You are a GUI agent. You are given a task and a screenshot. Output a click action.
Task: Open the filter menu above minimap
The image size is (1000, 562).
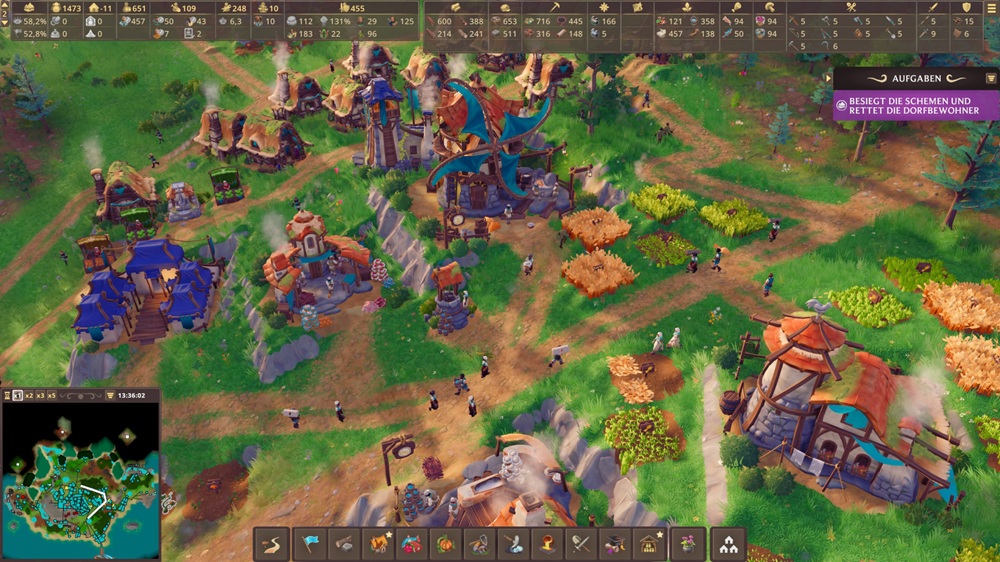[109, 396]
